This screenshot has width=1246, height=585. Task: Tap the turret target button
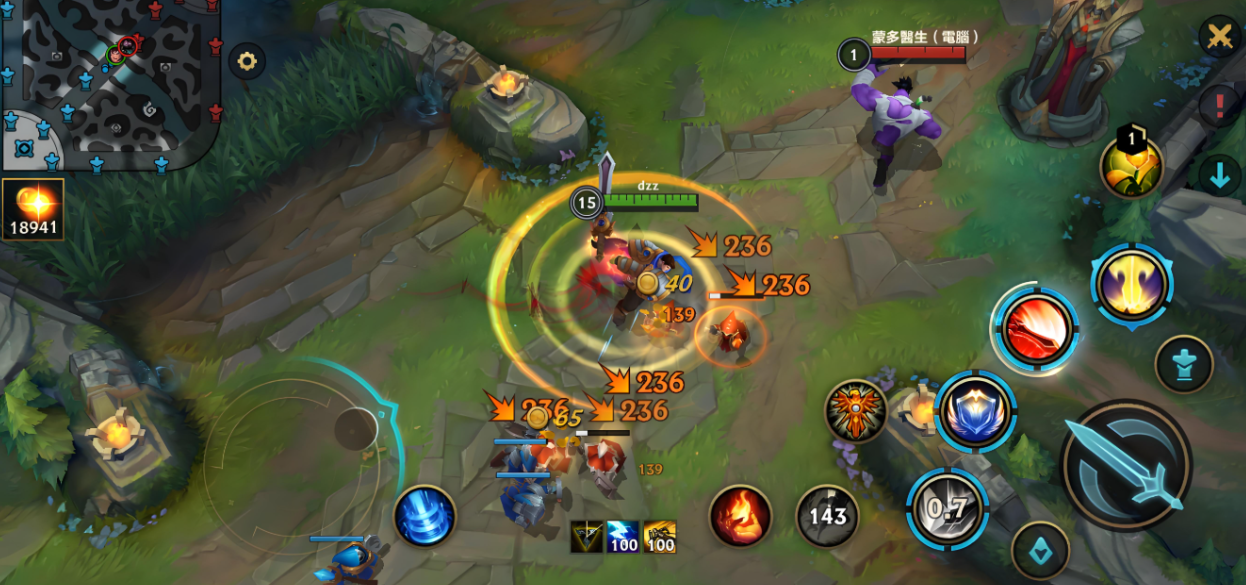(1184, 364)
